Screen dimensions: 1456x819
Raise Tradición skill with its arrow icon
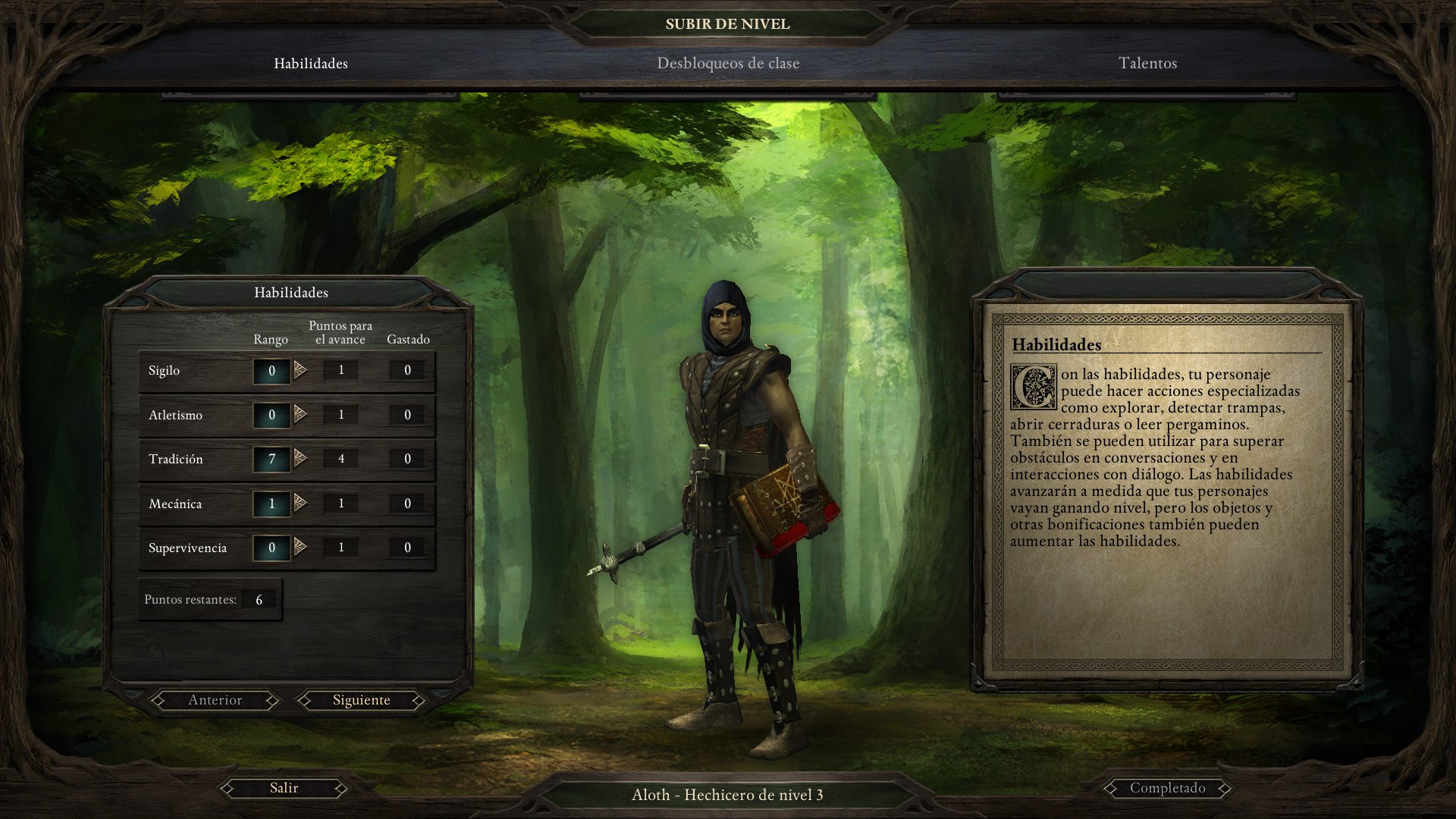(302, 459)
